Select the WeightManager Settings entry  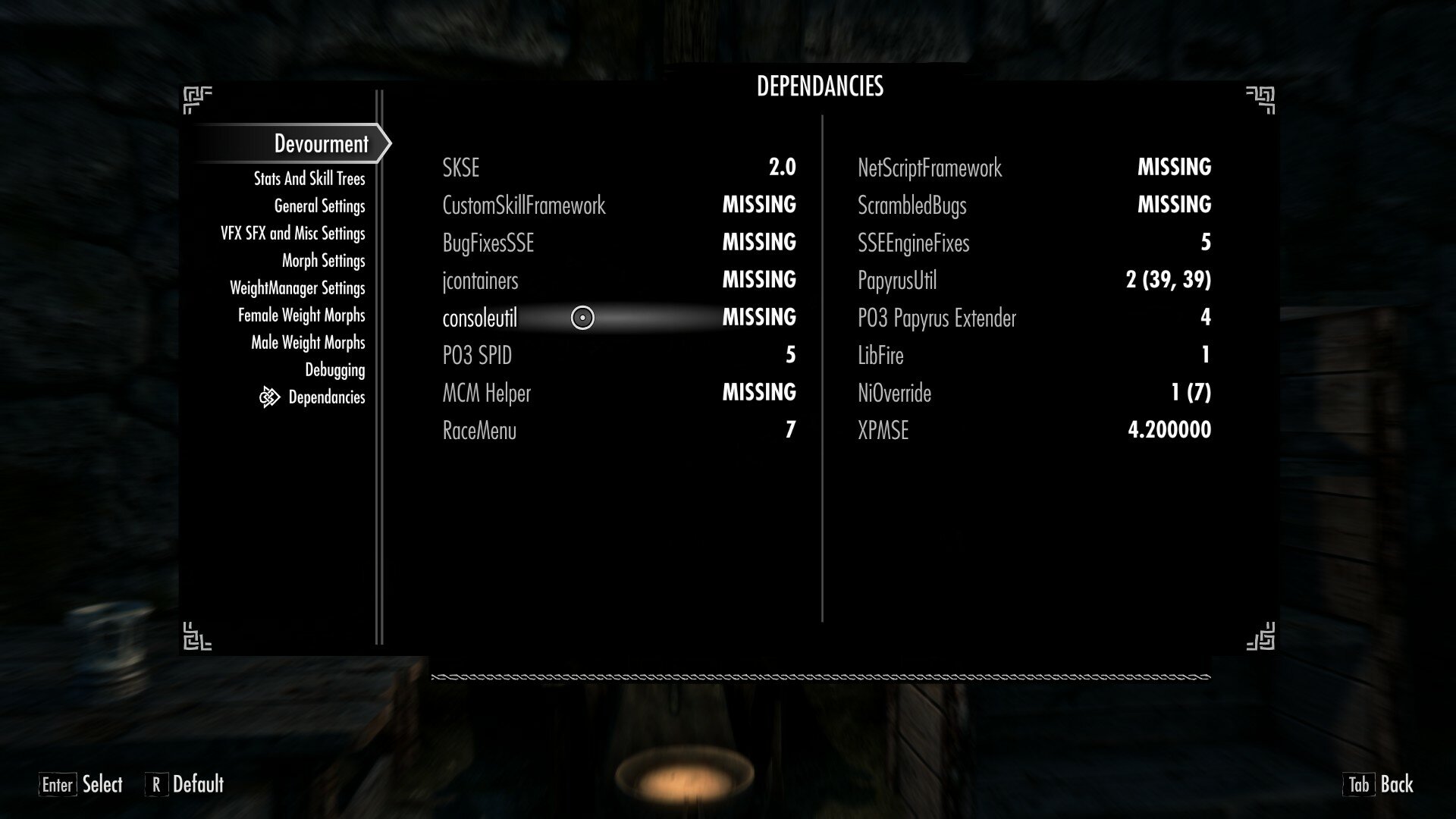[x=299, y=287]
